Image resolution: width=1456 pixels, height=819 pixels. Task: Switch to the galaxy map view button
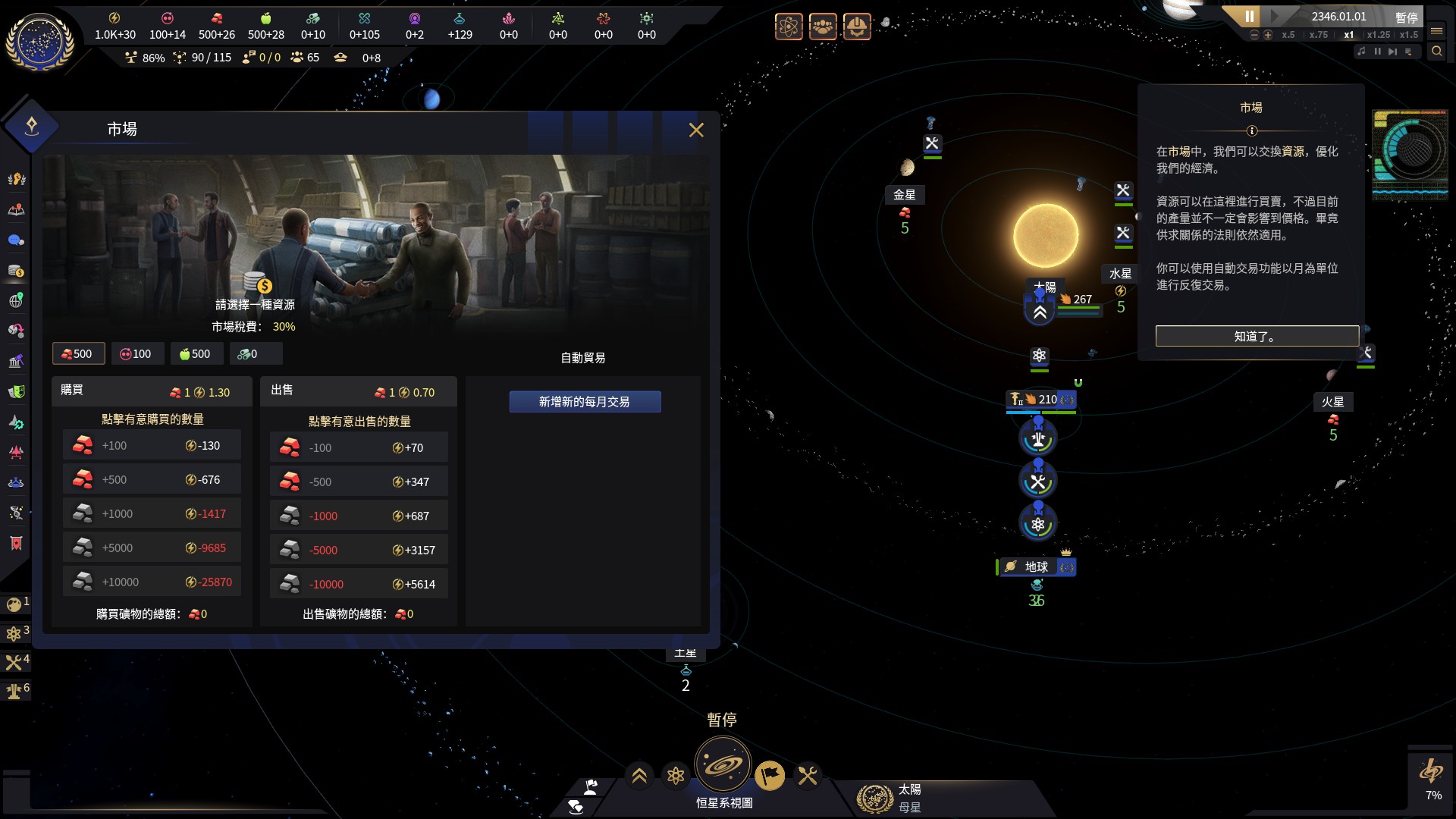(722, 765)
